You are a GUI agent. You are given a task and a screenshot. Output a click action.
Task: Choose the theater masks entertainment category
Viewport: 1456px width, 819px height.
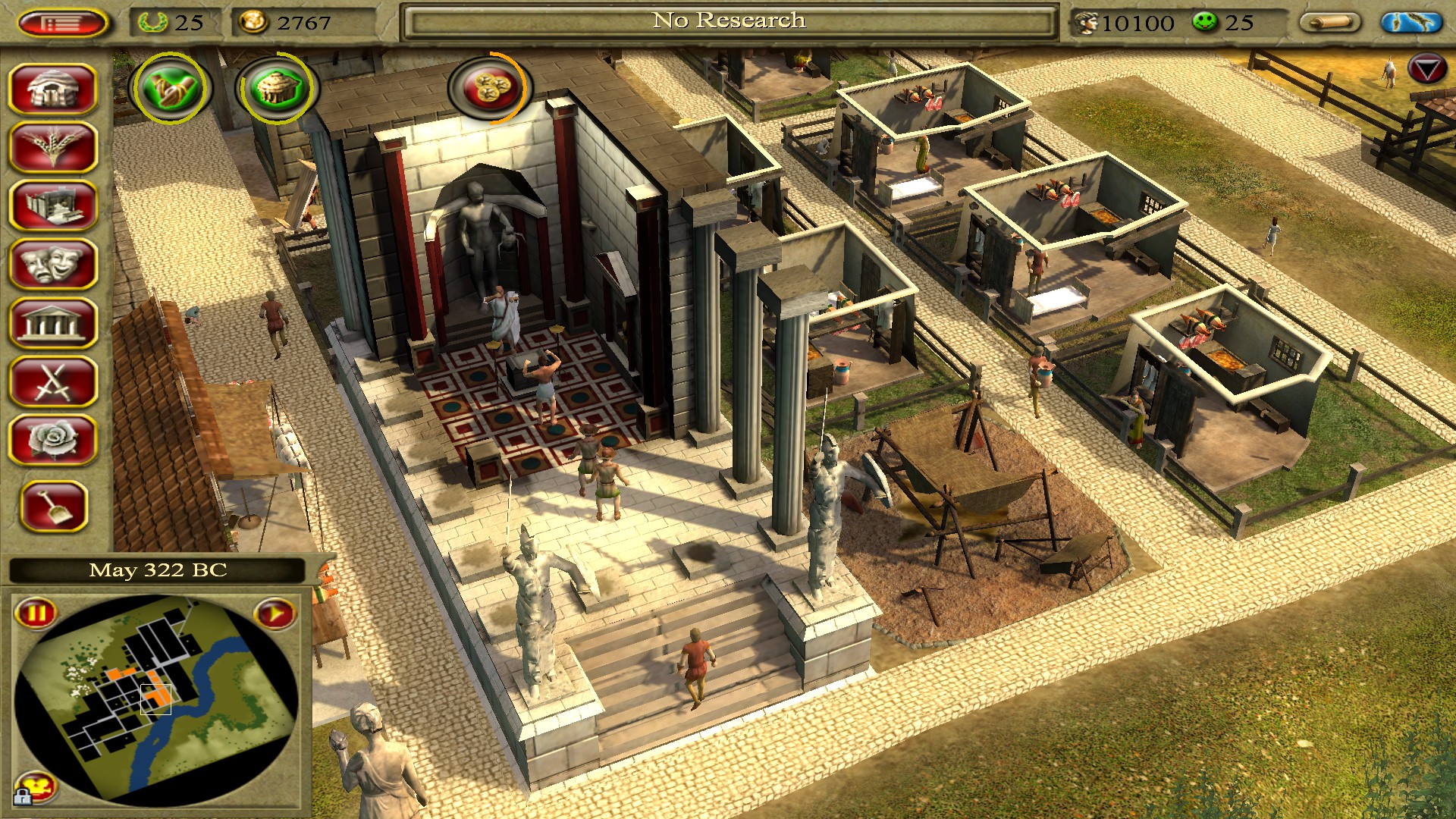[53, 264]
